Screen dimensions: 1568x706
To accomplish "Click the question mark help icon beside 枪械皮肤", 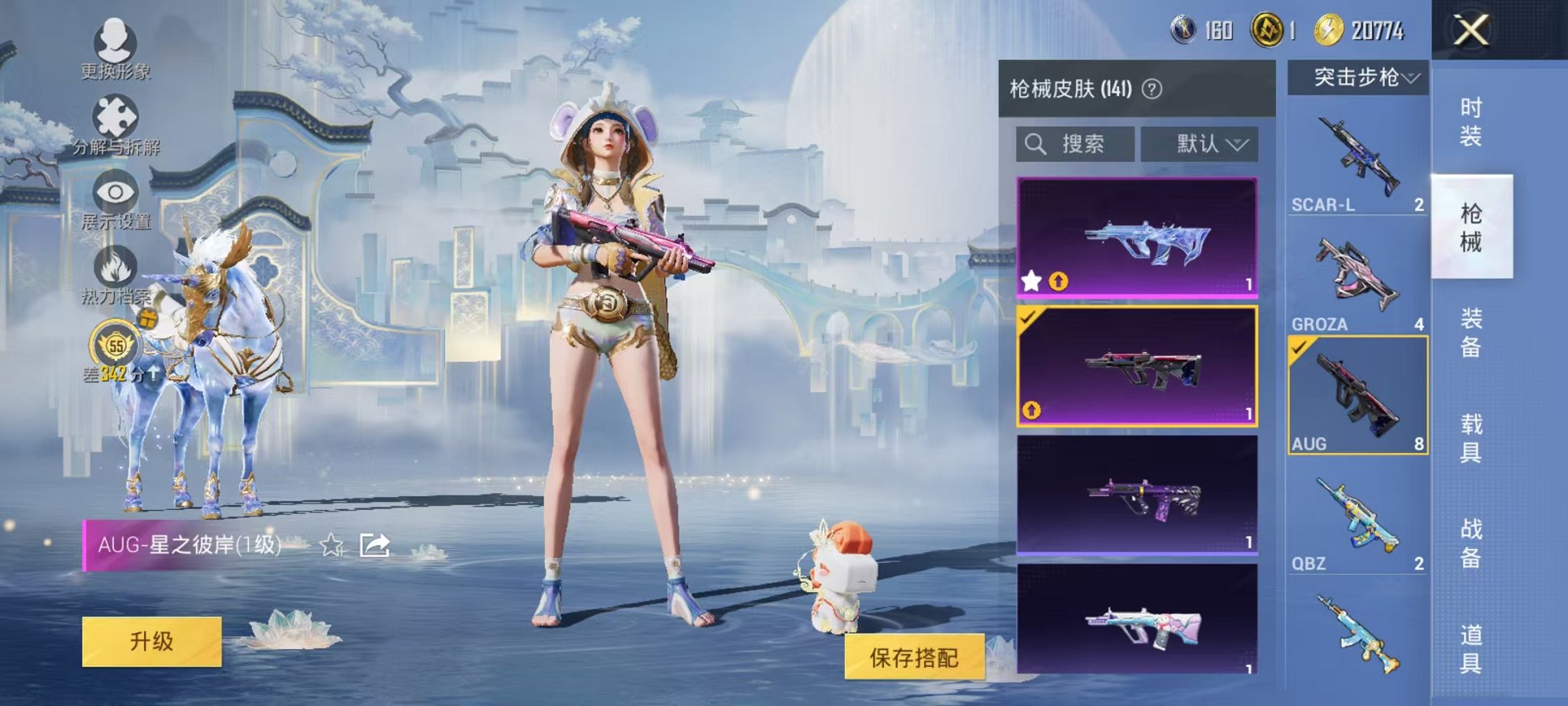I will [1151, 89].
